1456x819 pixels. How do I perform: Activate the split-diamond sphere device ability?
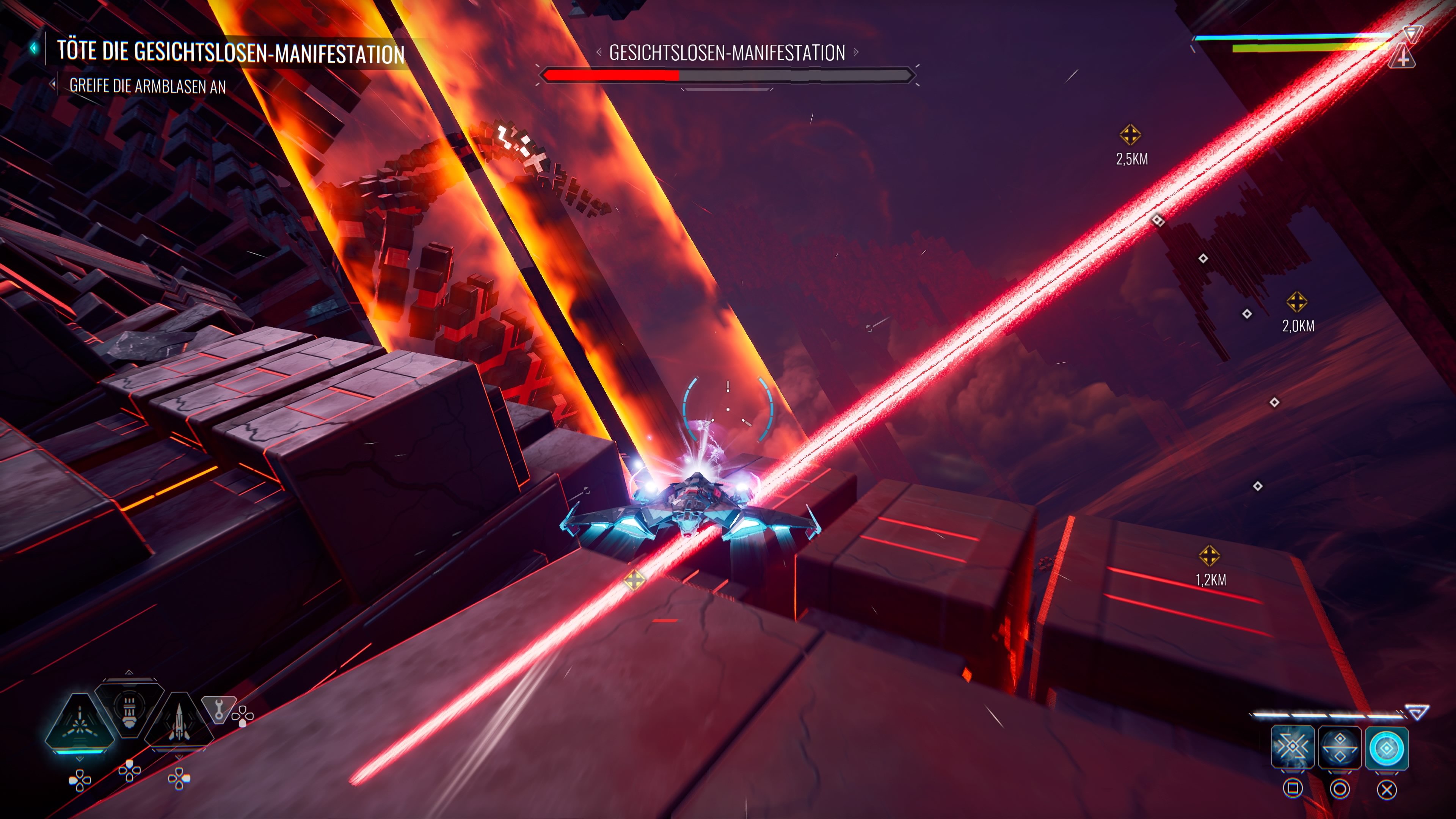[1339, 748]
